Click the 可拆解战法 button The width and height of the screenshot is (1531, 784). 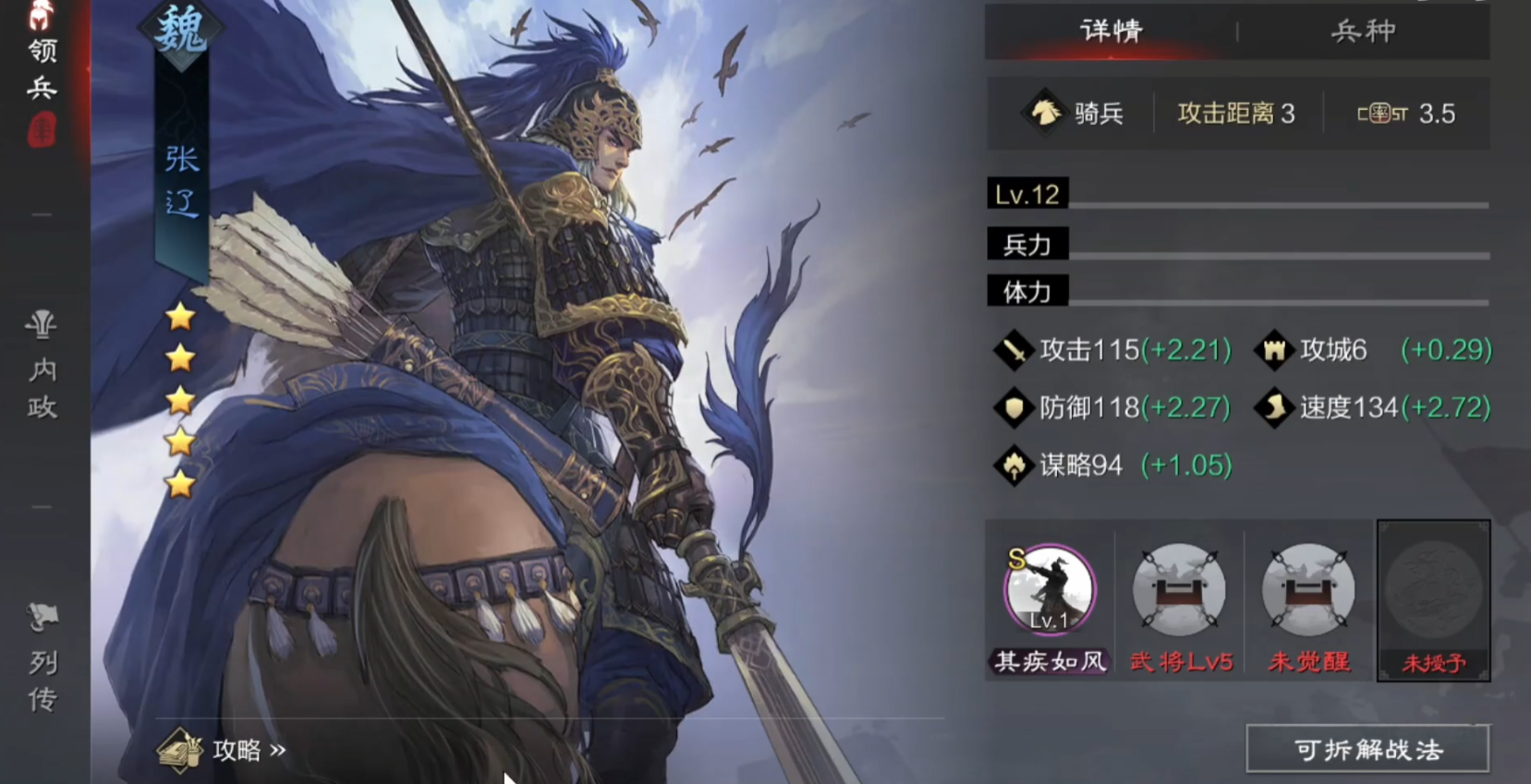click(1367, 749)
